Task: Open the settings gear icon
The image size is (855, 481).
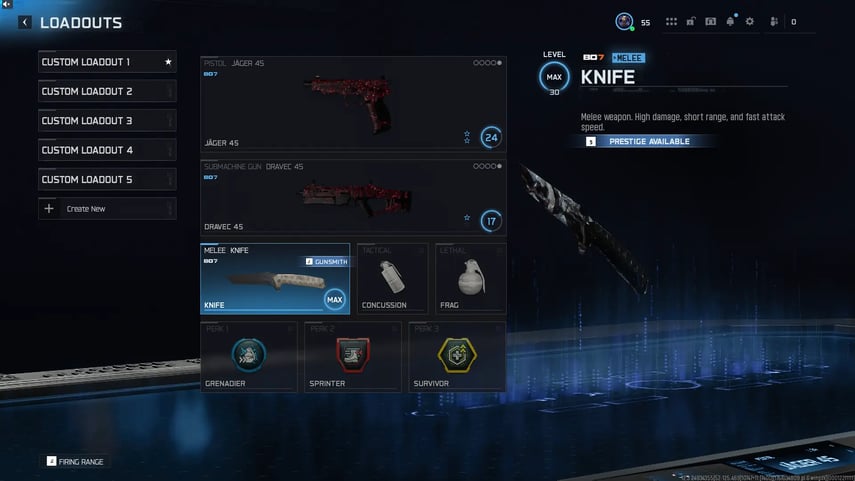Action: point(749,22)
